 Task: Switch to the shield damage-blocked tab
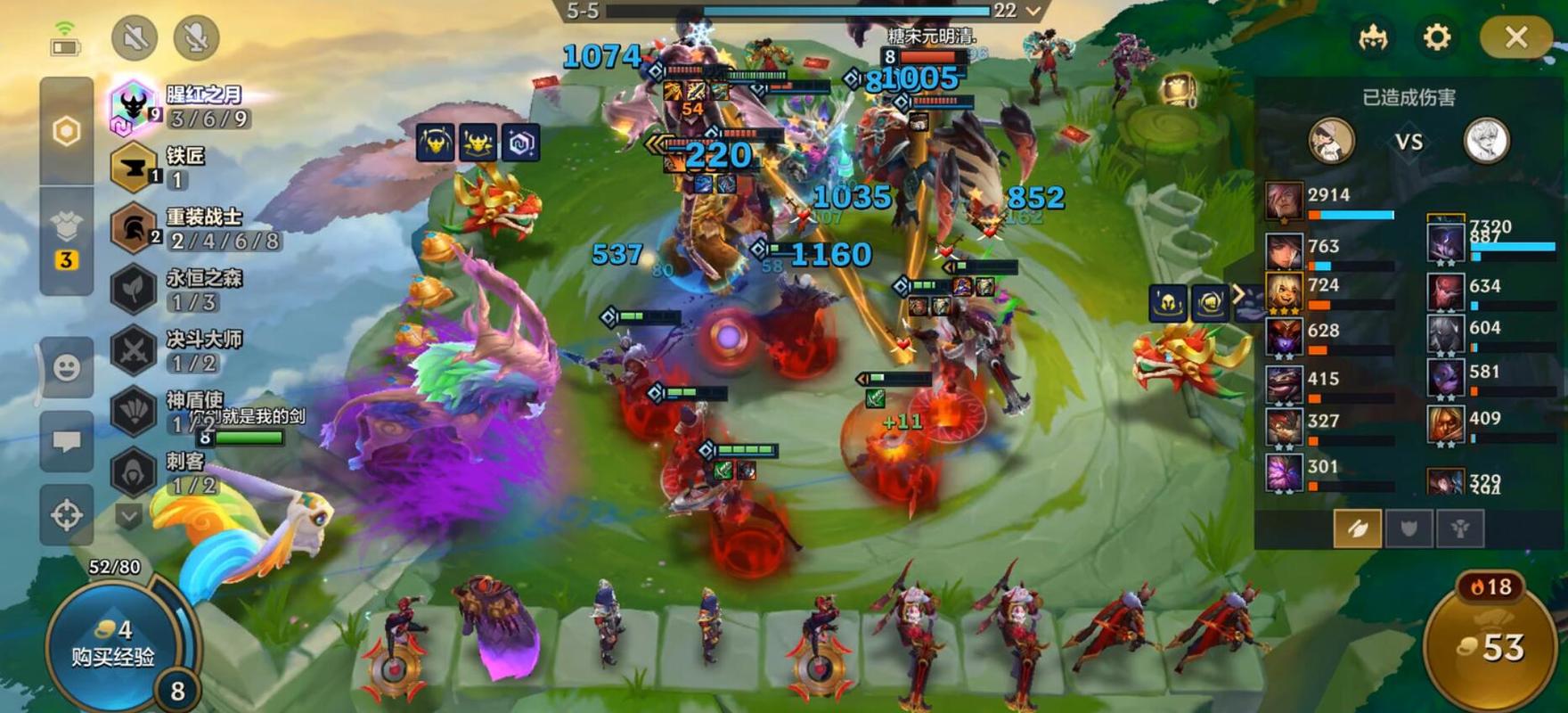tap(1409, 529)
